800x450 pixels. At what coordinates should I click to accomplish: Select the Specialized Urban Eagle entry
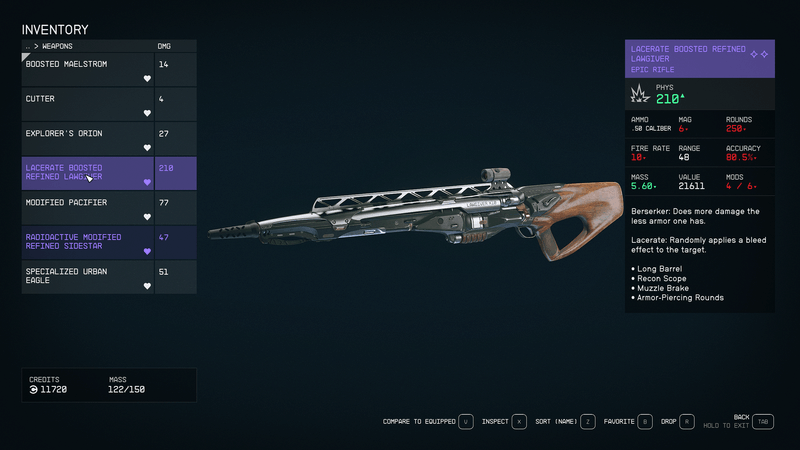pos(88,276)
